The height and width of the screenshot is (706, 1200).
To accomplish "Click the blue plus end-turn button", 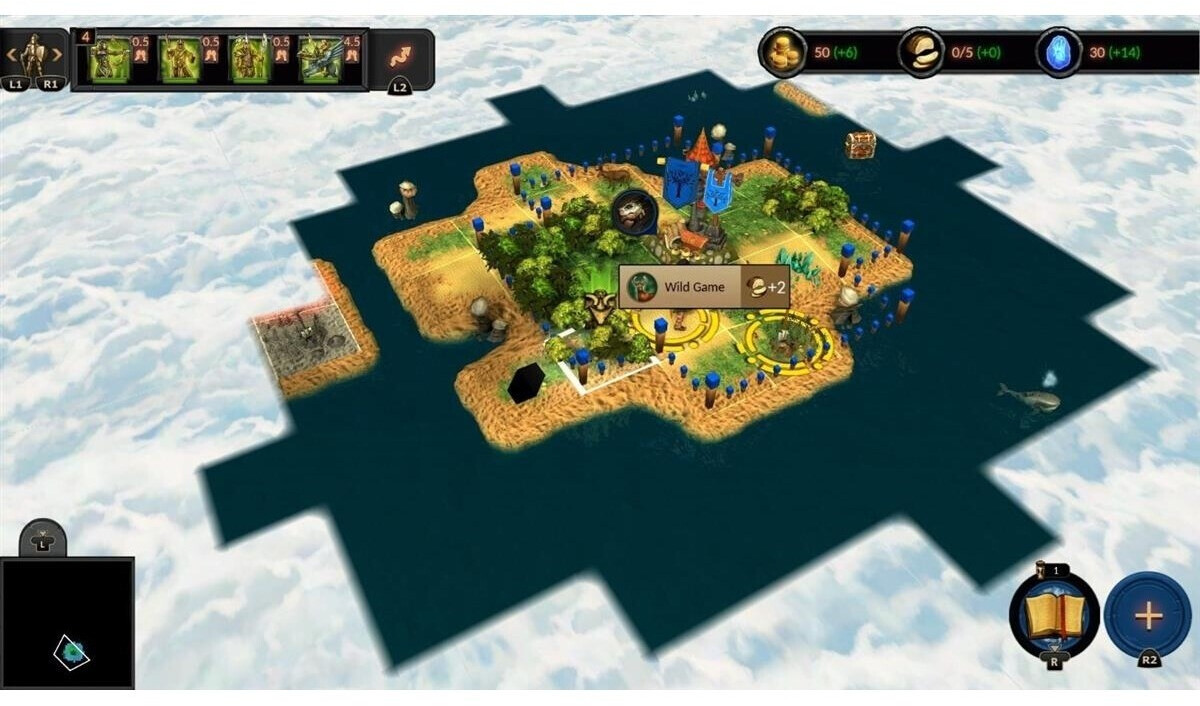I will (x=1147, y=616).
